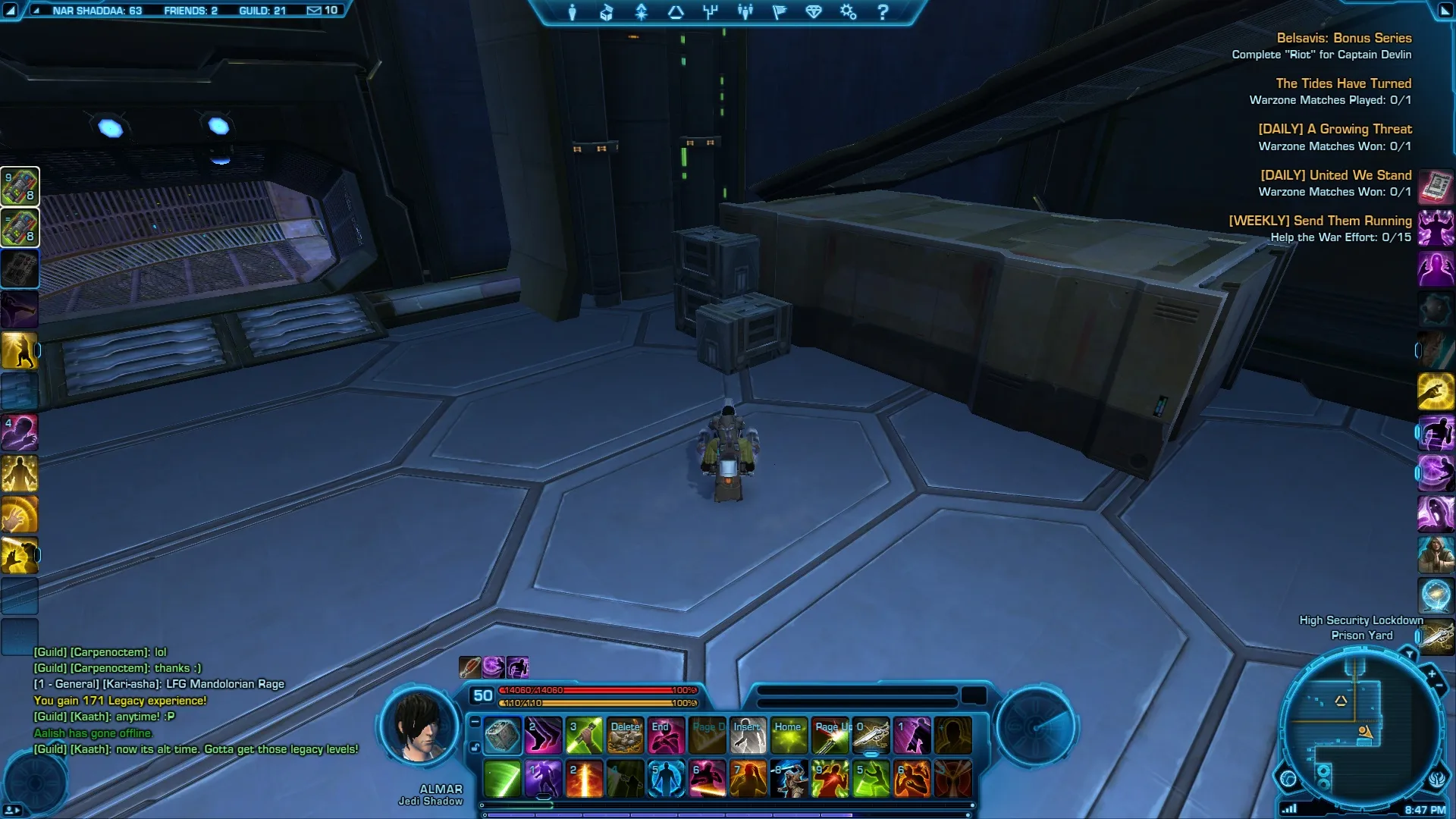
Task: Open the skill tree icon
Action: coord(711,12)
